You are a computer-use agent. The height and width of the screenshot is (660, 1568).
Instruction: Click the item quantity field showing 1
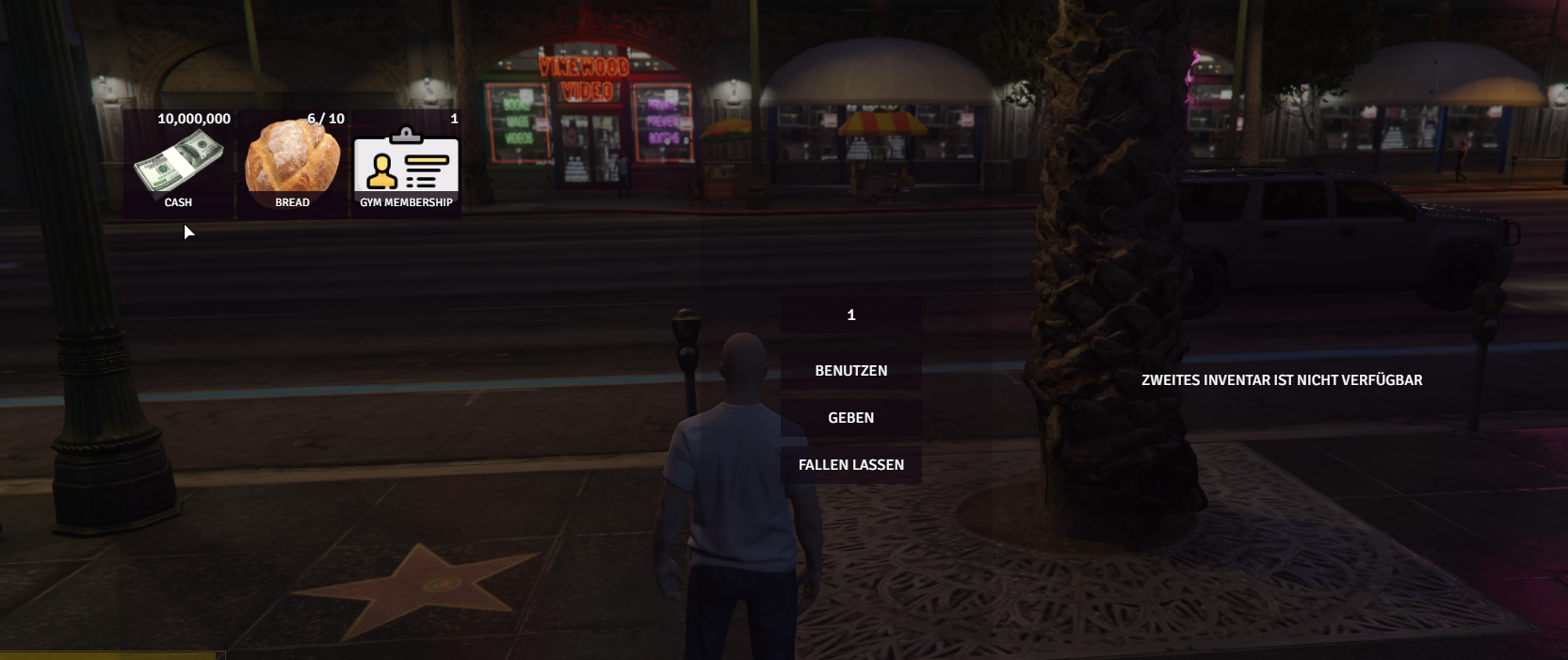coord(851,315)
